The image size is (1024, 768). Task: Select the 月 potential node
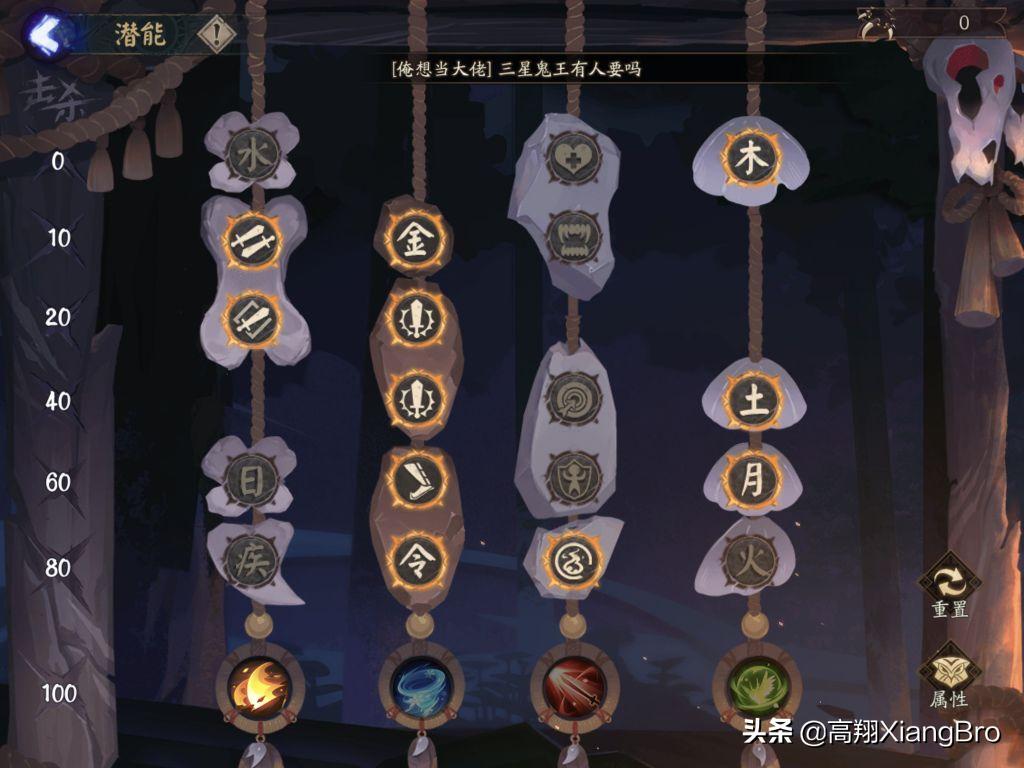(x=753, y=480)
